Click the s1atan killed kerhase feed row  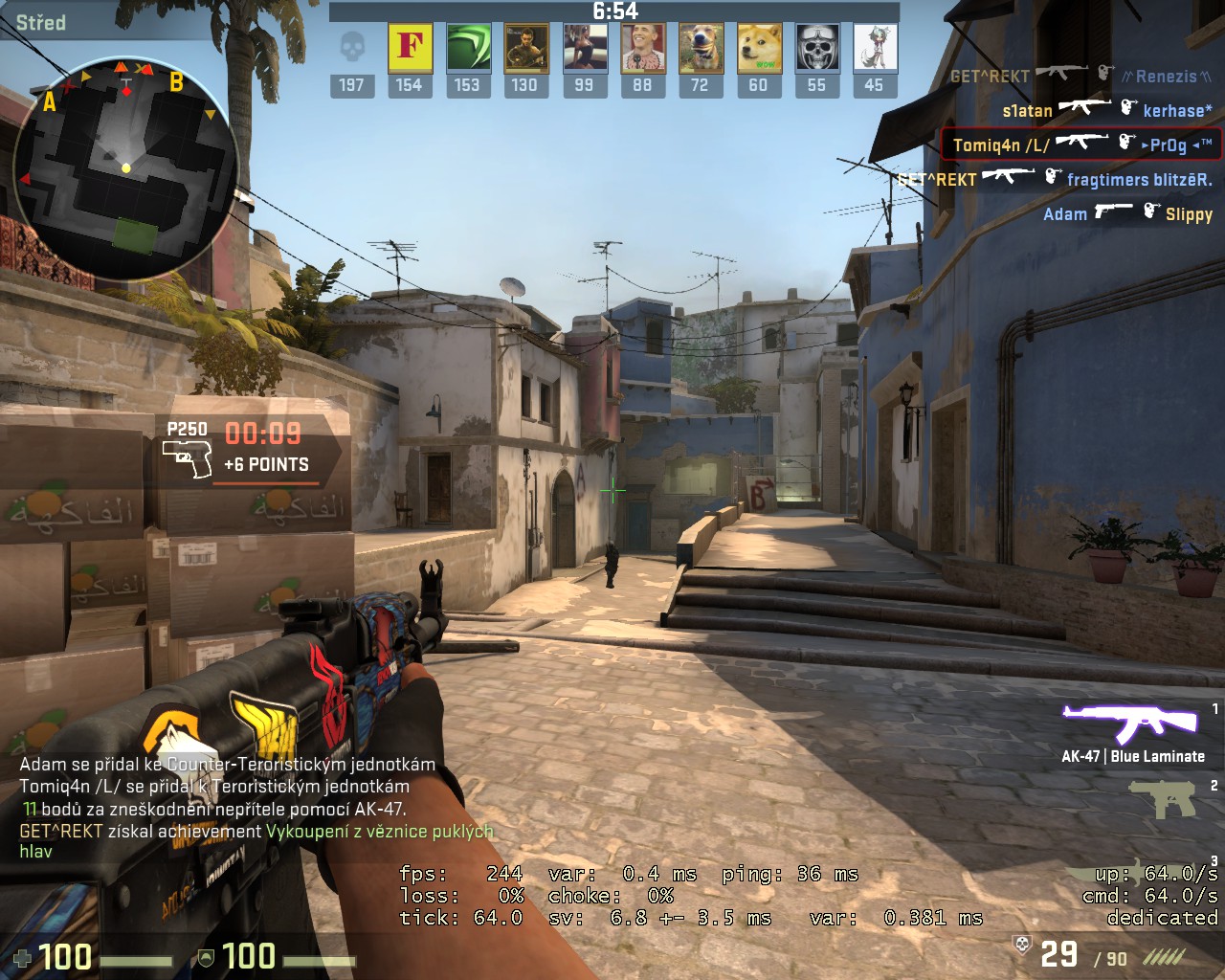(x=1106, y=110)
